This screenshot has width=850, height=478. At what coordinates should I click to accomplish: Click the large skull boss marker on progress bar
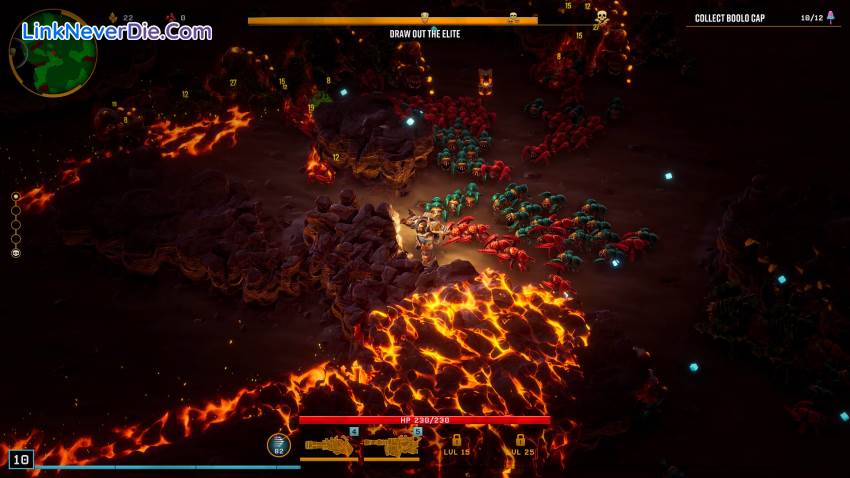601,18
